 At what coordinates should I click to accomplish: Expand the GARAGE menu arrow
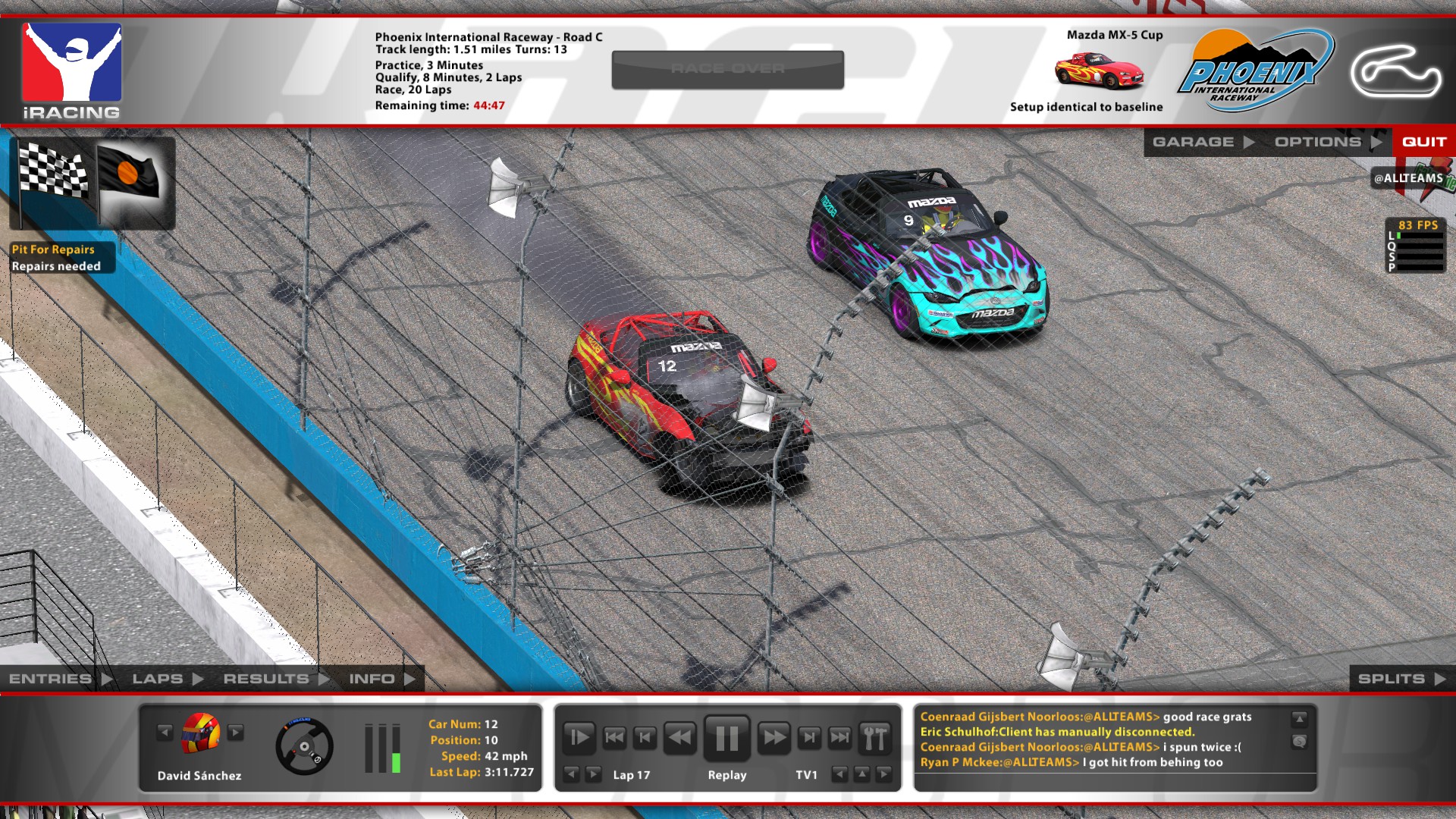click(1249, 141)
